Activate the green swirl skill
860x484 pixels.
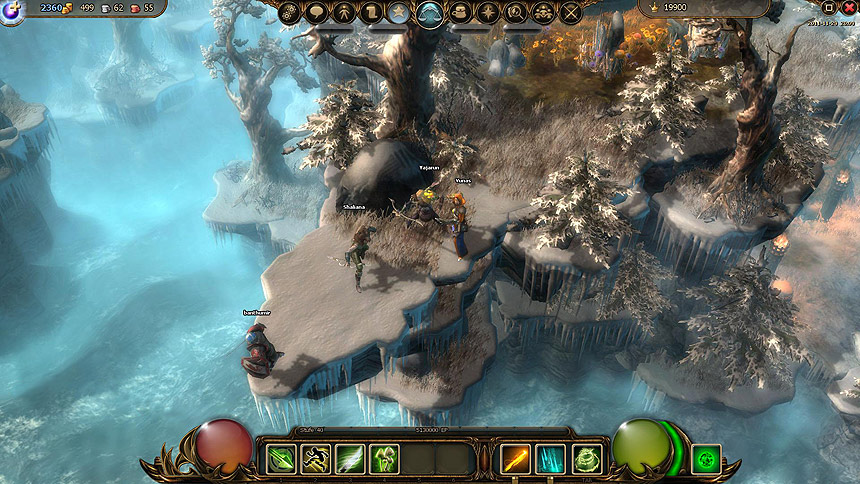pyautogui.click(x=586, y=459)
